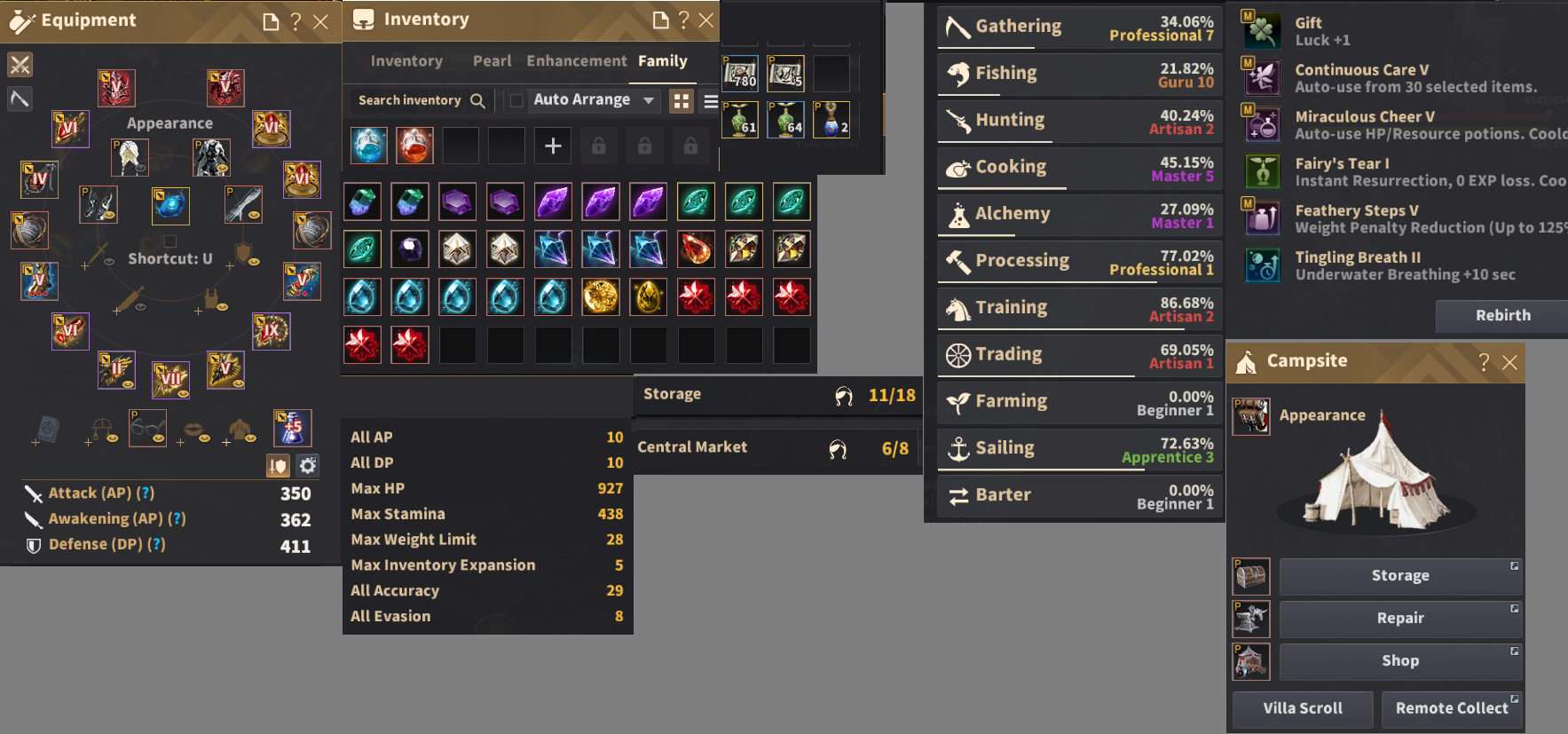The image size is (1568, 734).
Task: Open the Campsite Shop
Action: [x=1399, y=661]
